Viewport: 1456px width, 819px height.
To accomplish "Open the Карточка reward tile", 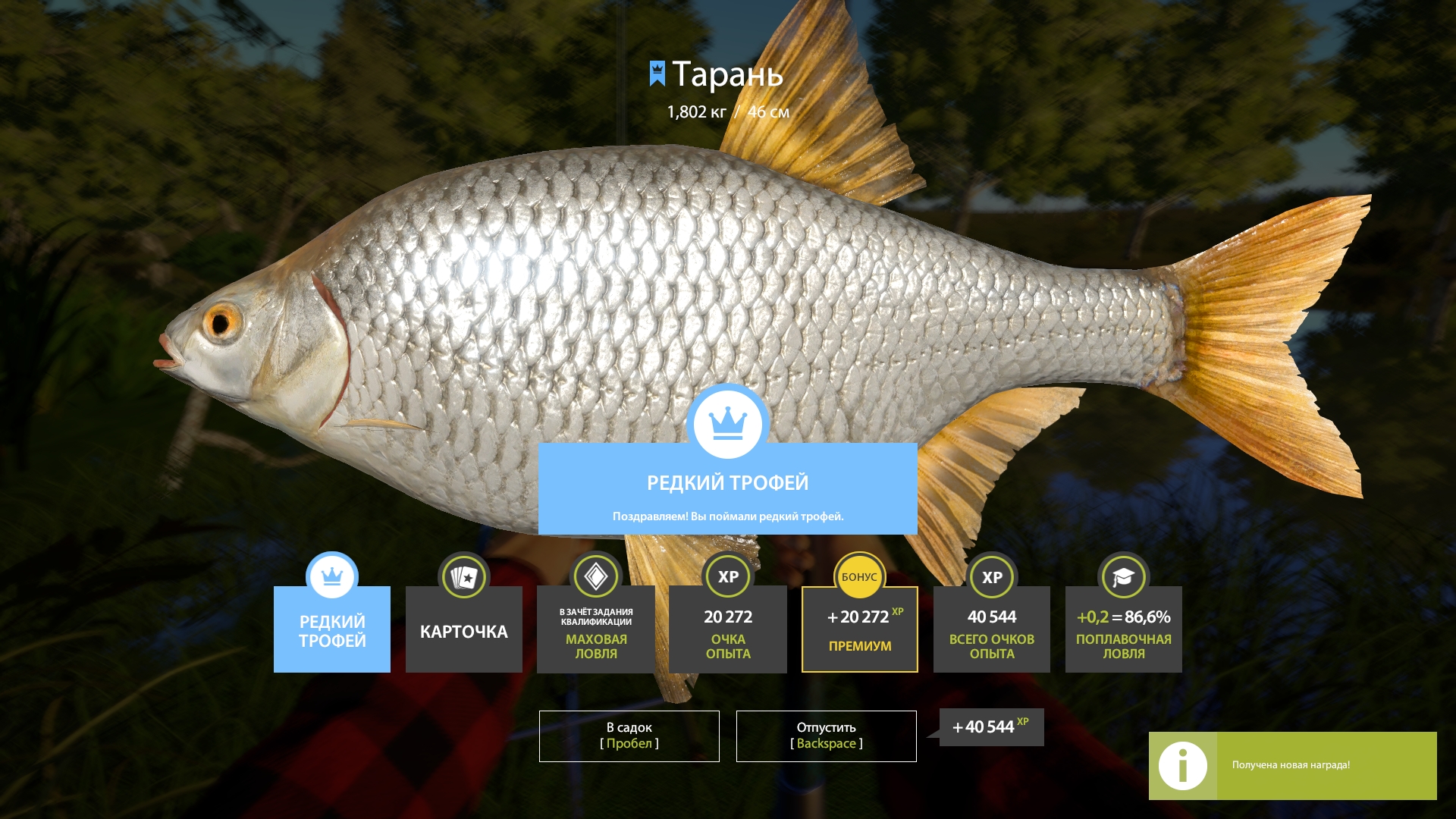I will click(x=463, y=629).
